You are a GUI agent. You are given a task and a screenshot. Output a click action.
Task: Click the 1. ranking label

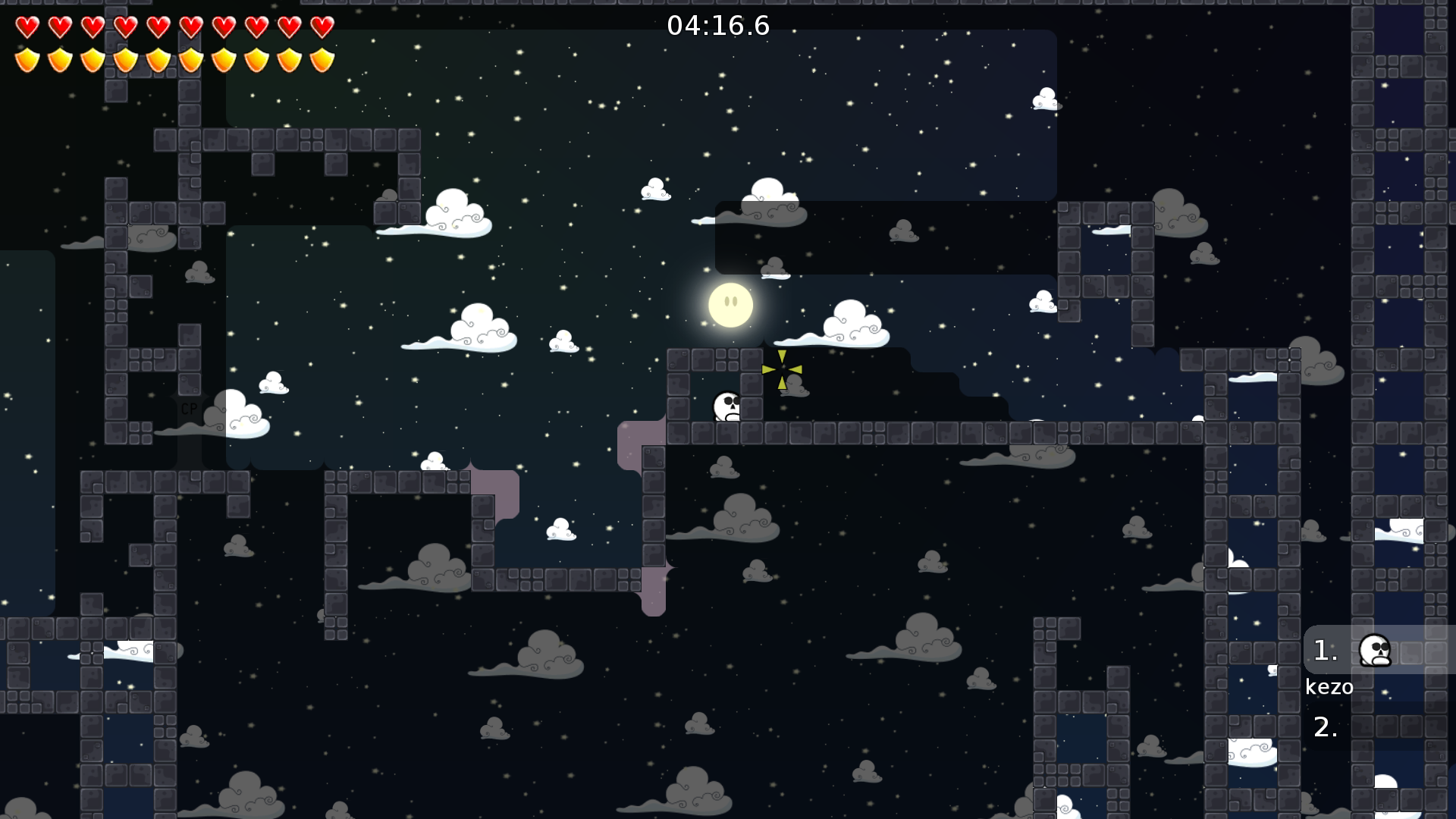1326,651
